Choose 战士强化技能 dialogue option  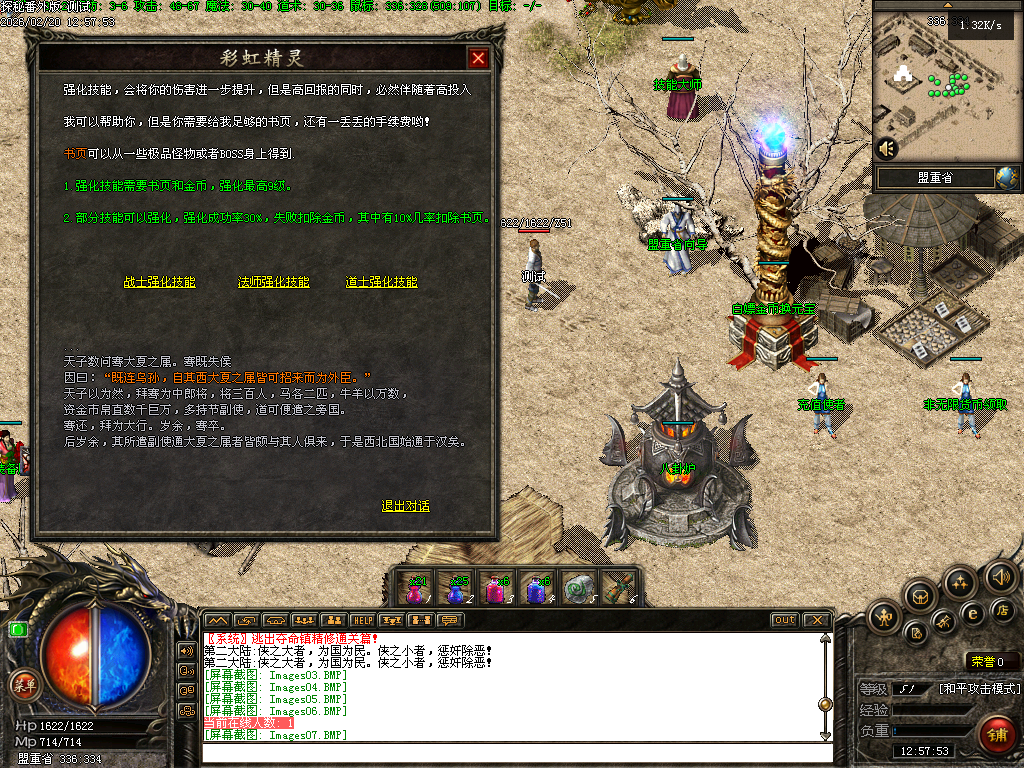click(x=160, y=282)
